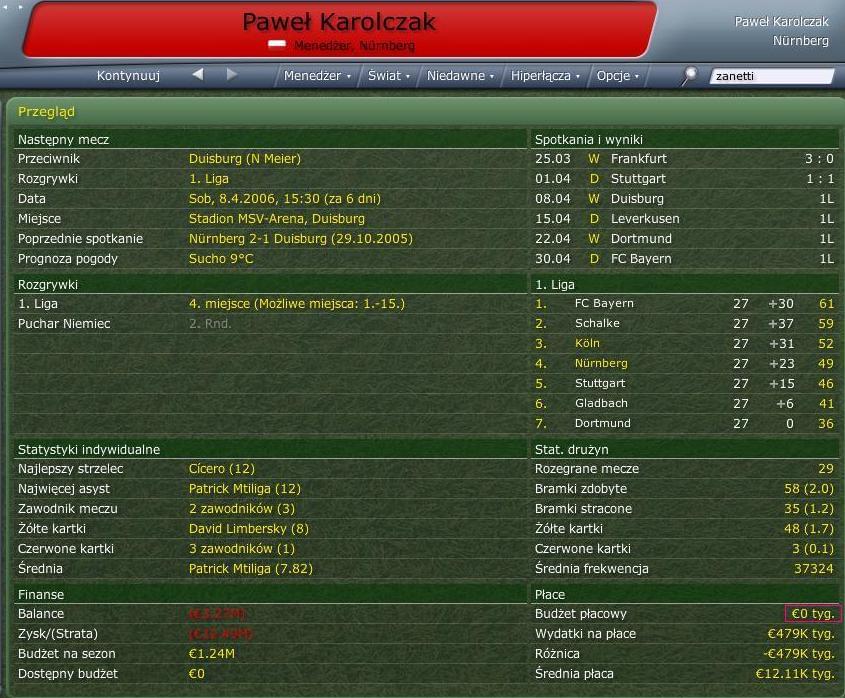Click the €0 tyg. wage budget value
The height and width of the screenshot is (698, 845).
[x=813, y=614]
